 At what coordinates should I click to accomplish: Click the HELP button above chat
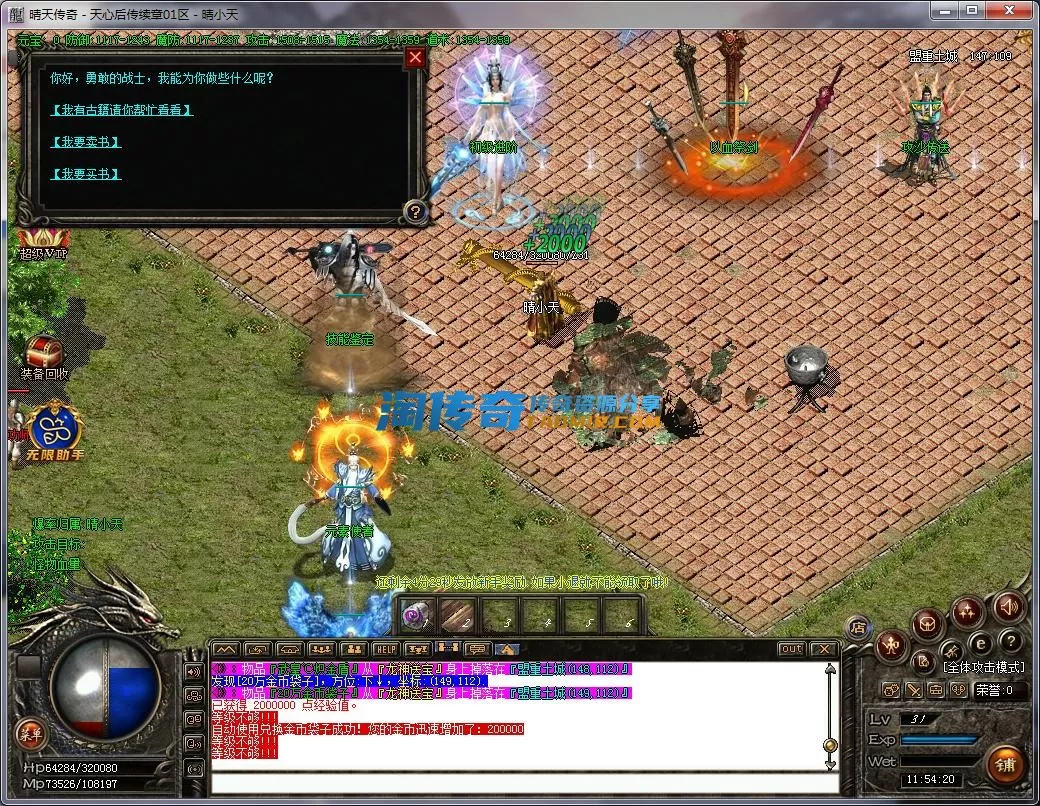(x=385, y=649)
